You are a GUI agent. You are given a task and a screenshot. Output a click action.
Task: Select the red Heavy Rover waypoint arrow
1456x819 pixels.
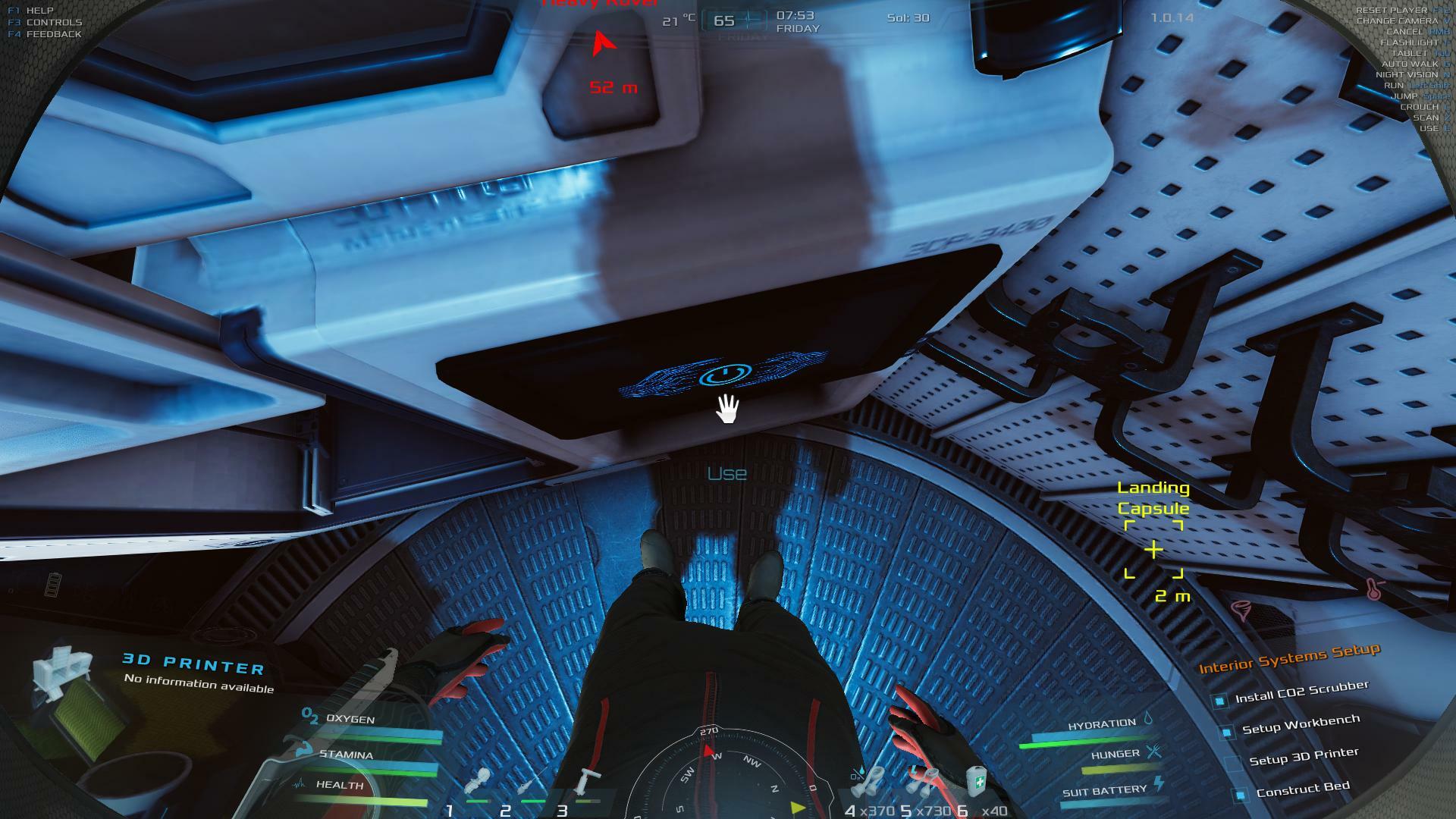603,44
